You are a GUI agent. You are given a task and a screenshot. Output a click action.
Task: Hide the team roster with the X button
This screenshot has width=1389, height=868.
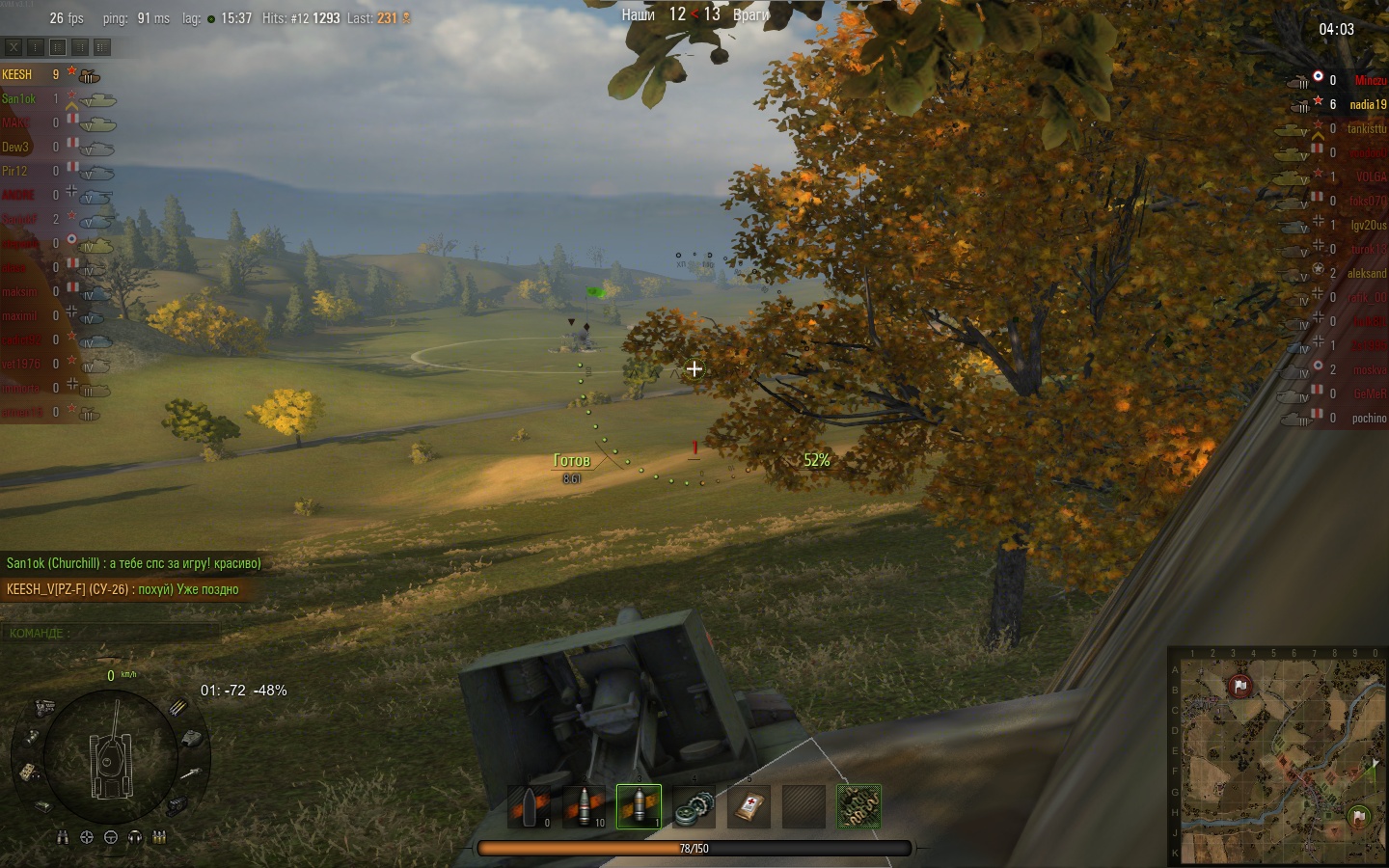(14, 47)
